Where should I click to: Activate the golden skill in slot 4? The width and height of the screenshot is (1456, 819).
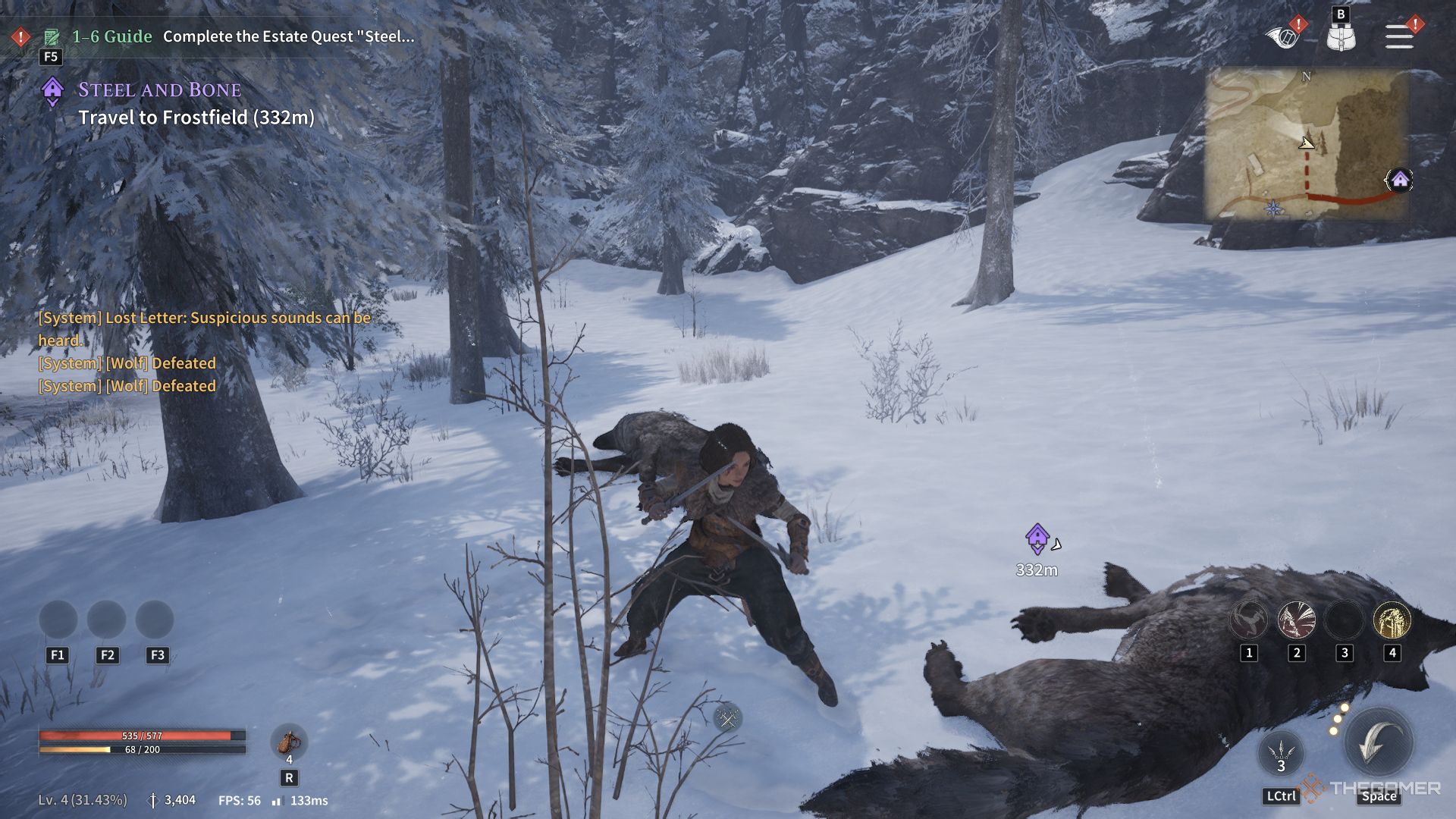click(x=1392, y=620)
